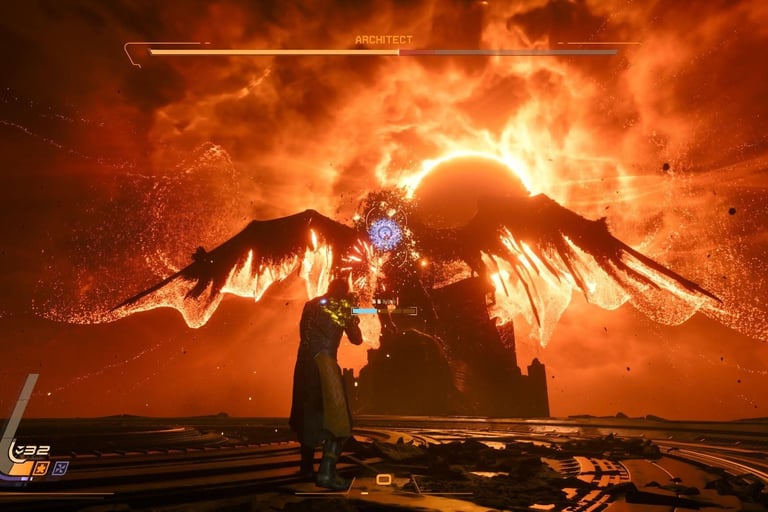
Task: Click the orange rounded-rectangle indicator at bottom center
Action: point(384,480)
